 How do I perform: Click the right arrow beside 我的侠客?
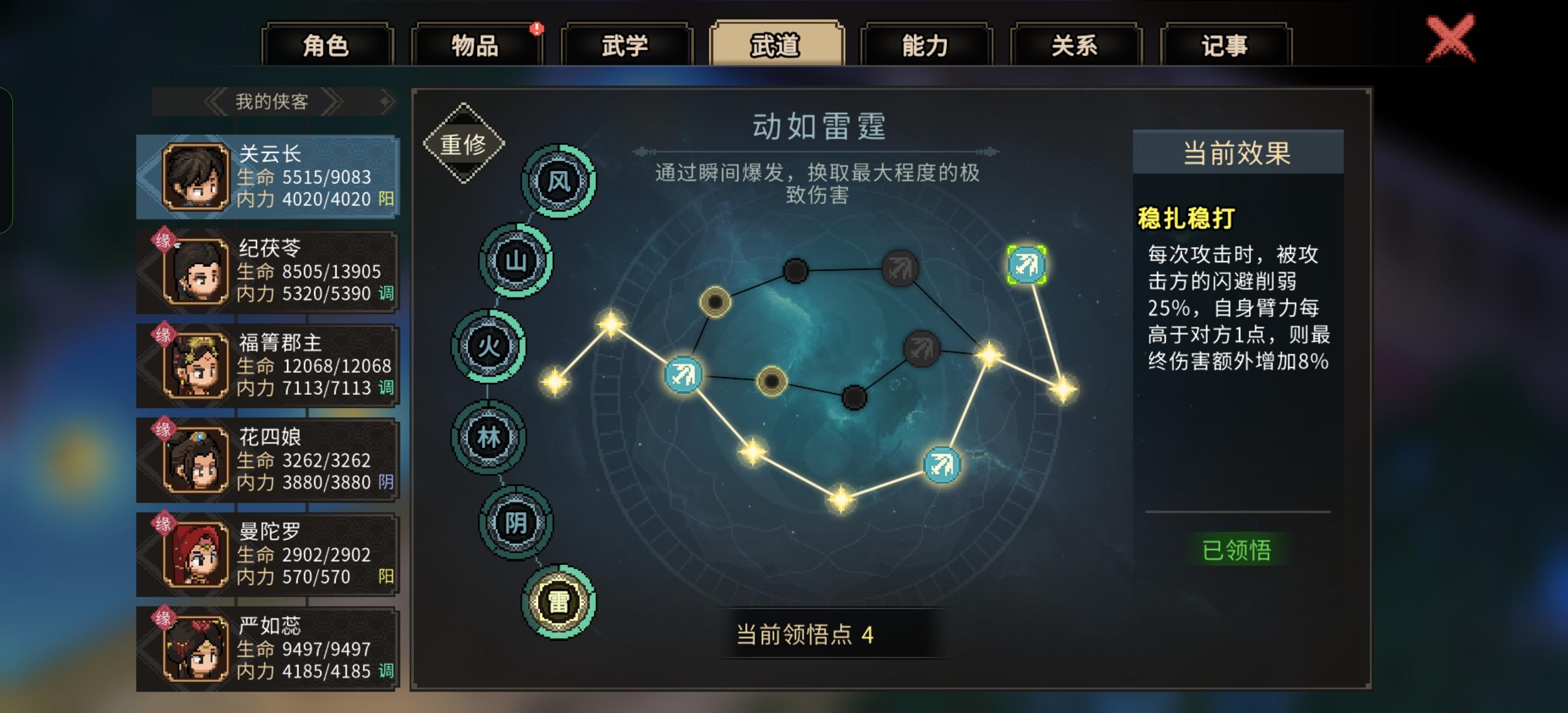333,102
